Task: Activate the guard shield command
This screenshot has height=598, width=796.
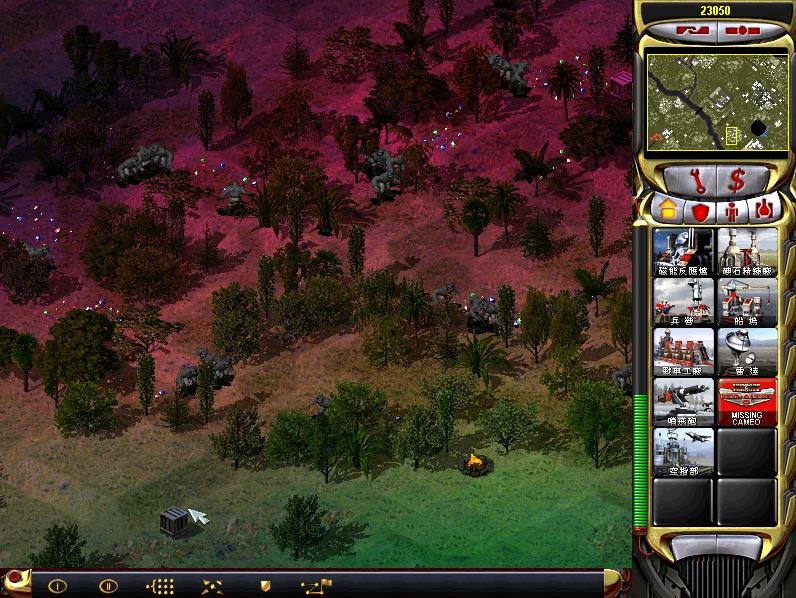Action: click(265, 586)
